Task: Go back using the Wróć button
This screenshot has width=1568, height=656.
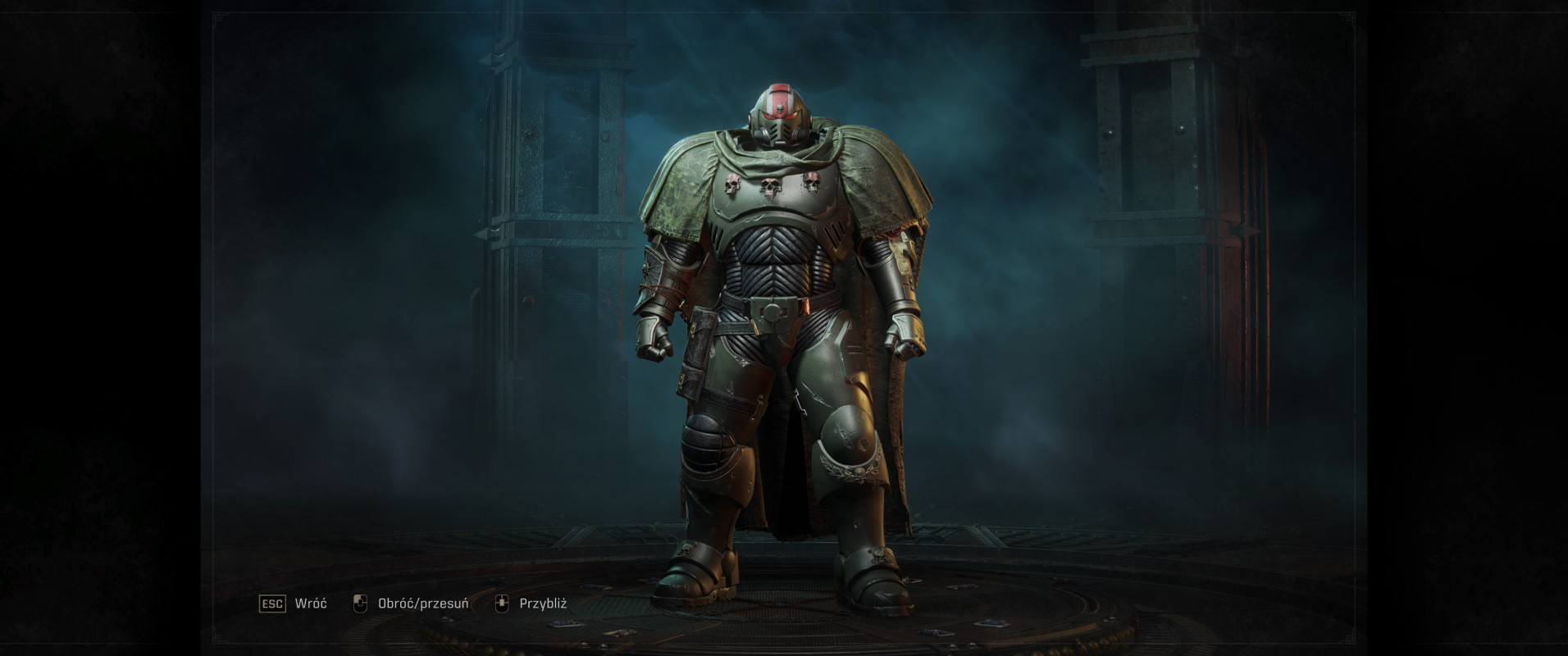Action: point(293,604)
